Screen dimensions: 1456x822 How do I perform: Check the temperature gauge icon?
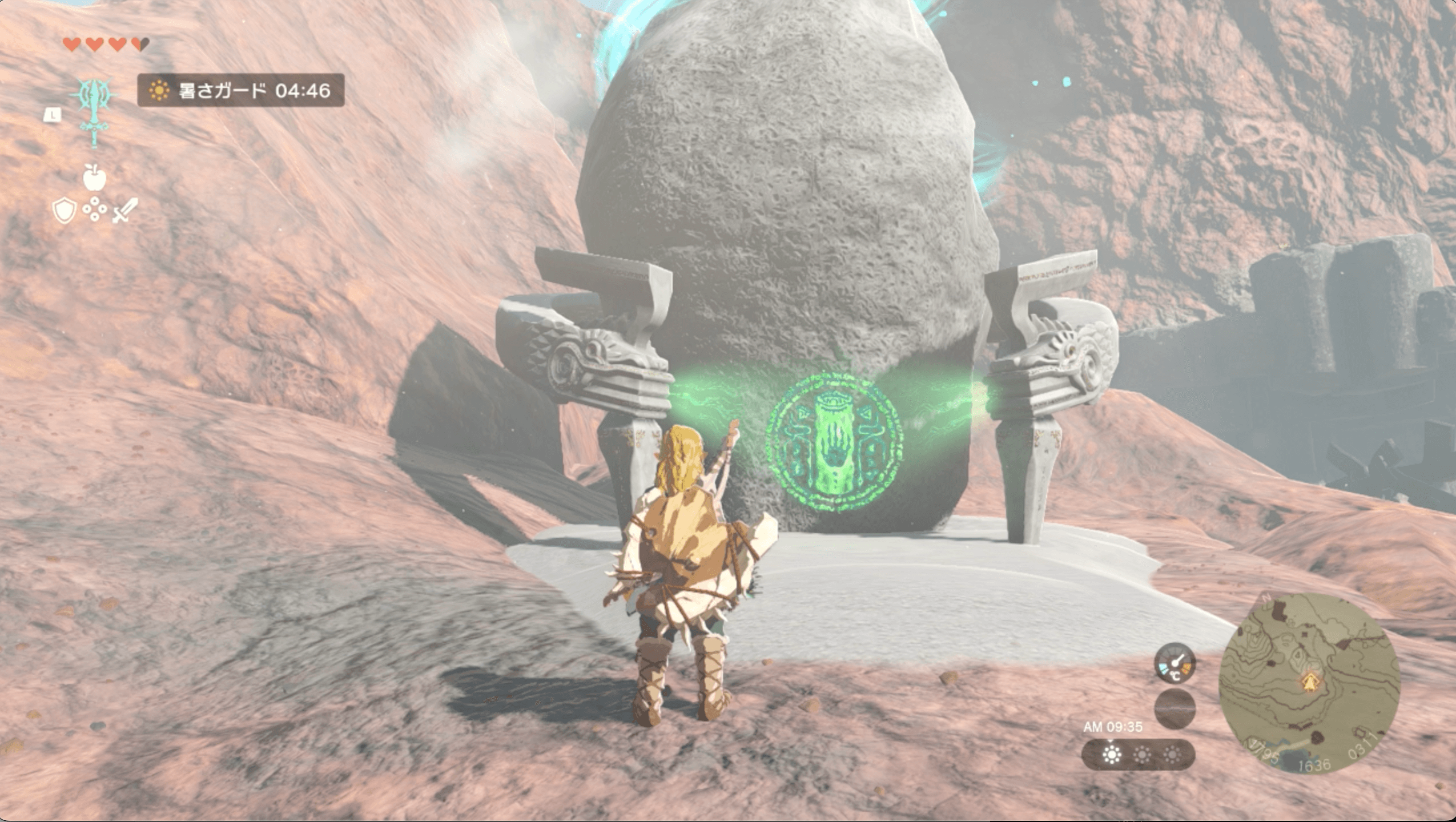pyautogui.click(x=1175, y=663)
